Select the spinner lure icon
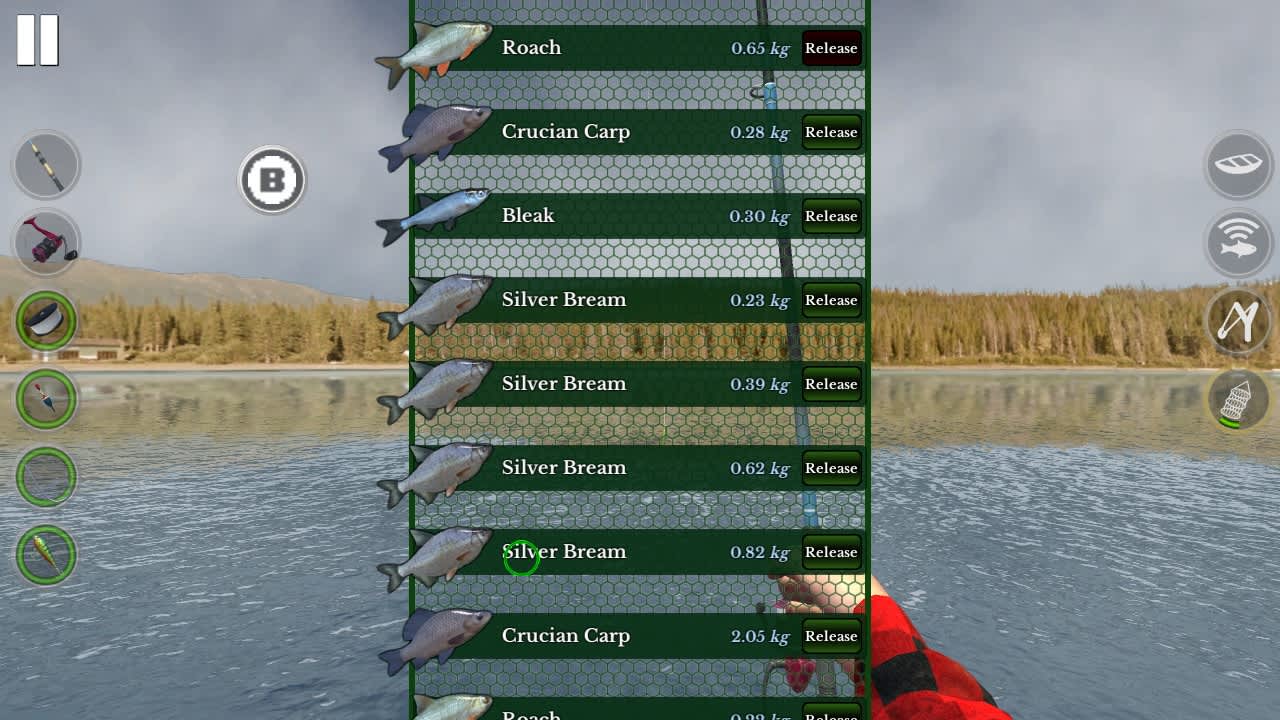Image resolution: width=1280 pixels, height=720 pixels. point(45,555)
